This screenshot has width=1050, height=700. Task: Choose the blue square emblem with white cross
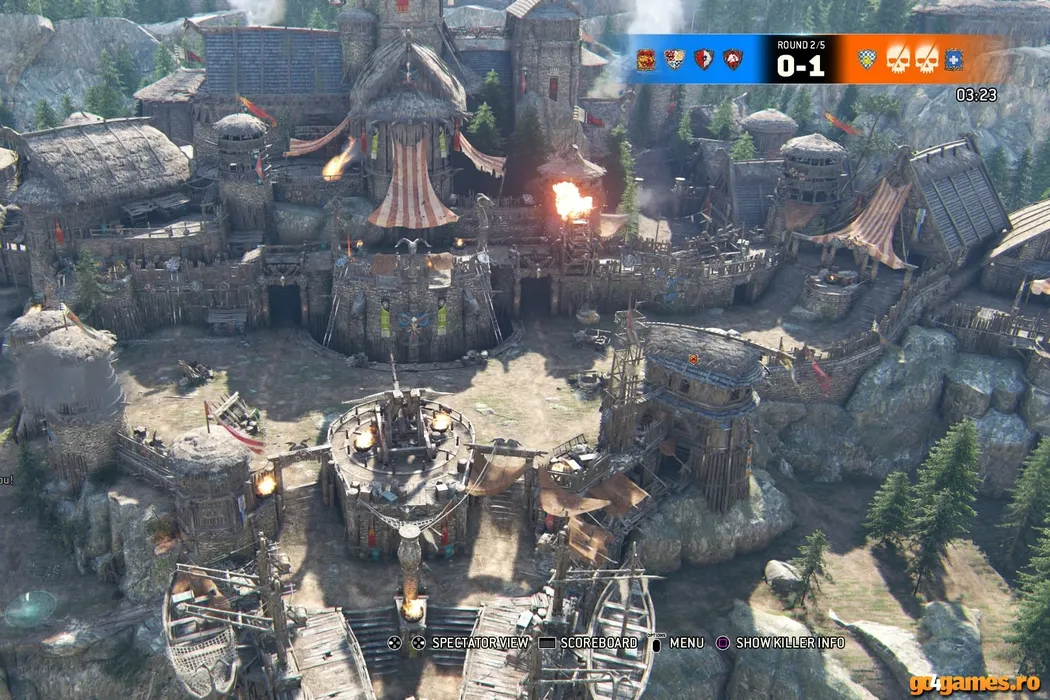(954, 59)
